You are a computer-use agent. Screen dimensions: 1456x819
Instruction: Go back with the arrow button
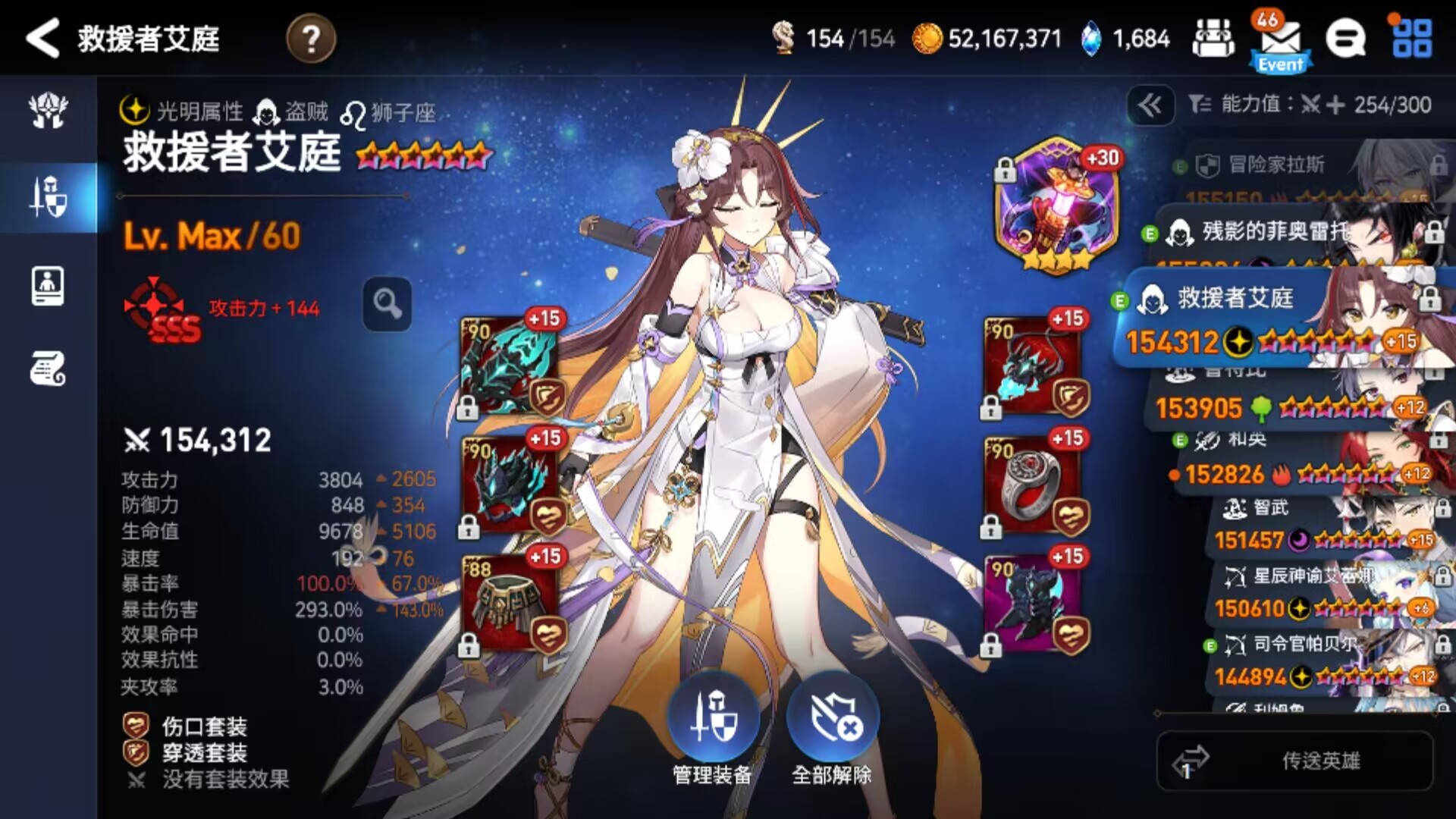(x=42, y=38)
